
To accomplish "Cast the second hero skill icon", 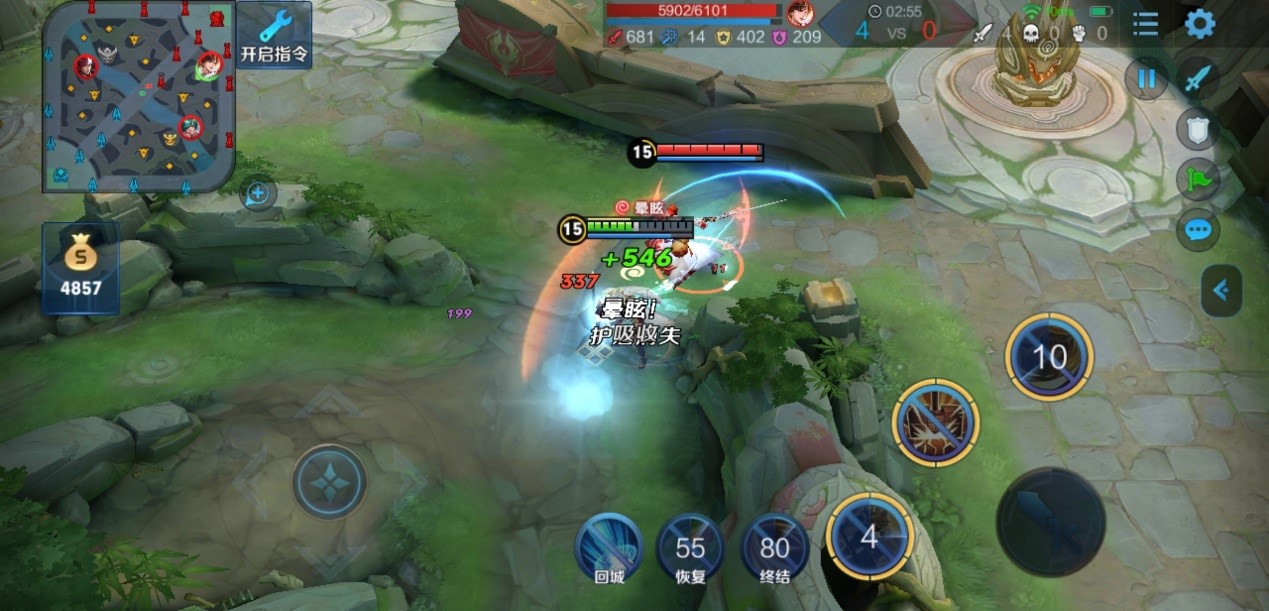I will [935, 422].
